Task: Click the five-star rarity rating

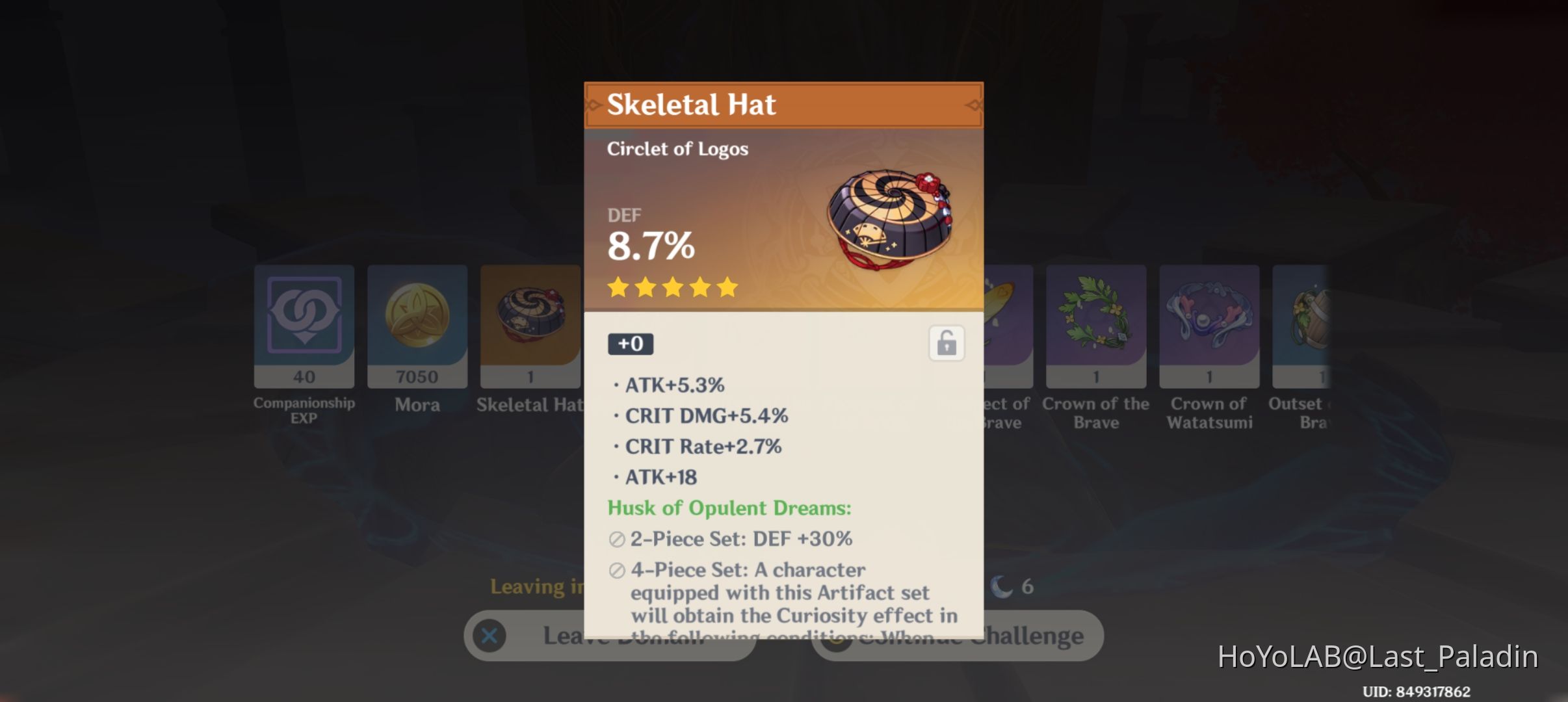Action: 671,287
